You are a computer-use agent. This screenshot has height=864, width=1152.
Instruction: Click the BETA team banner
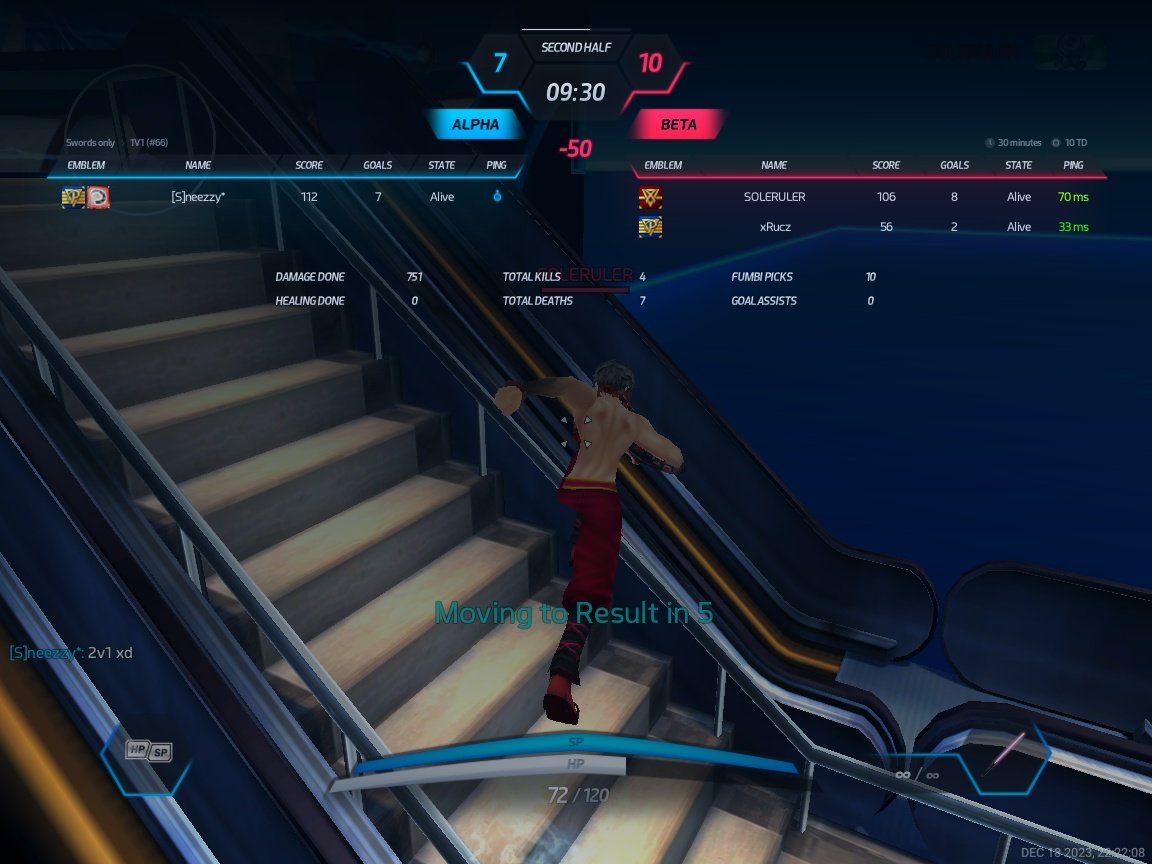tap(678, 125)
